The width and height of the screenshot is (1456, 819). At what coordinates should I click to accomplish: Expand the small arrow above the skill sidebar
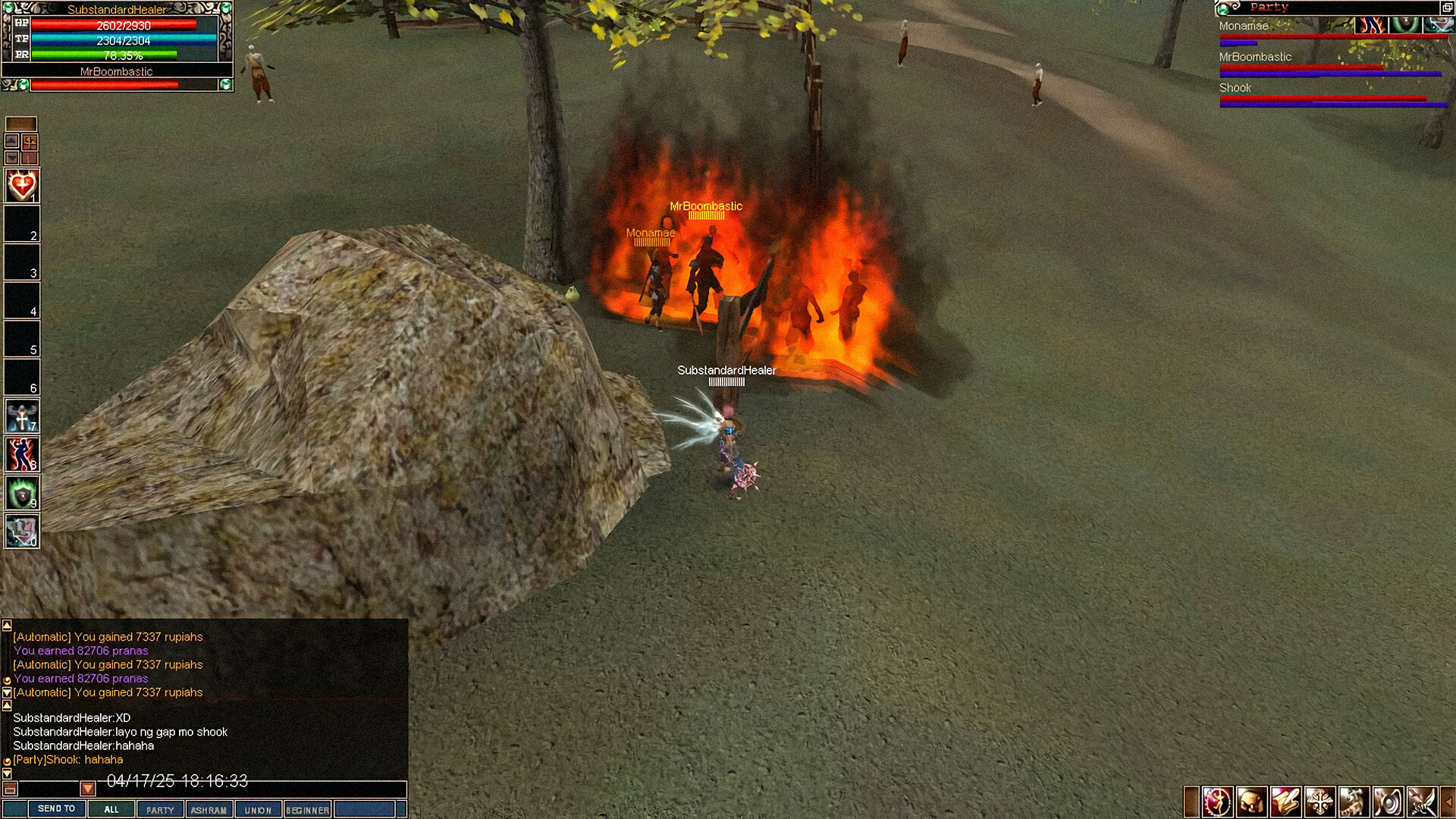11,140
